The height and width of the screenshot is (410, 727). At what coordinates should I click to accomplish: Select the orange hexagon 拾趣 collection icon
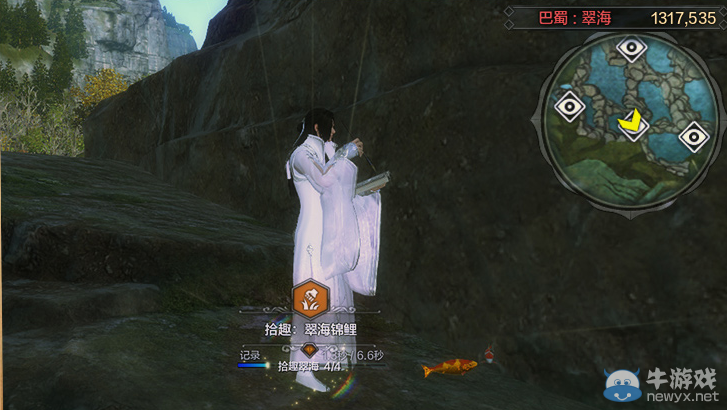point(312,297)
